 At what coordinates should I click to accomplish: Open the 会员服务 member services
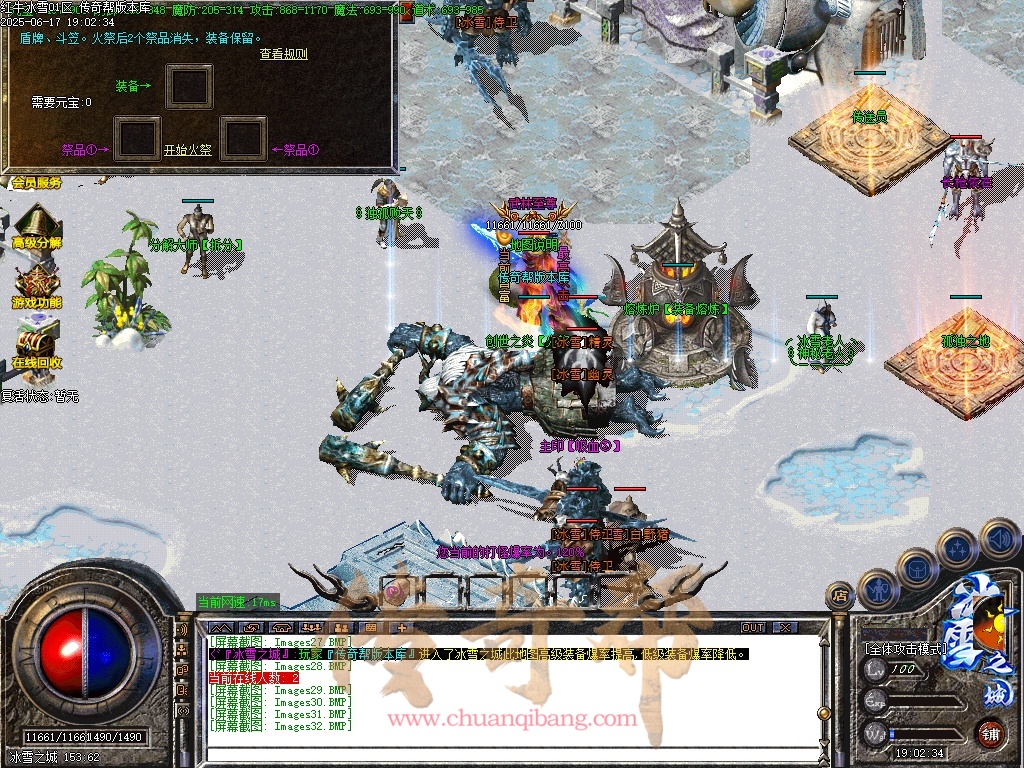click(x=37, y=183)
